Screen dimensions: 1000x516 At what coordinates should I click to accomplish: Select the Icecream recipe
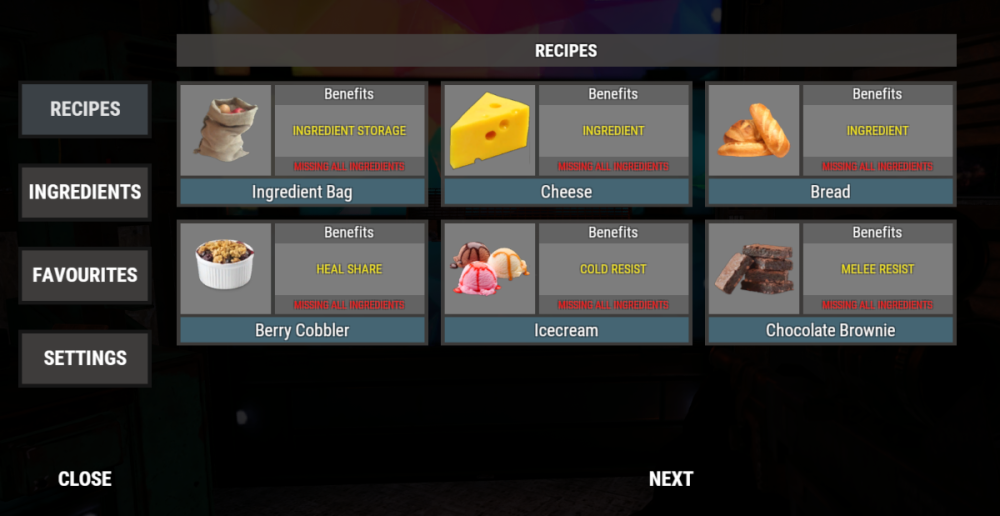566,330
